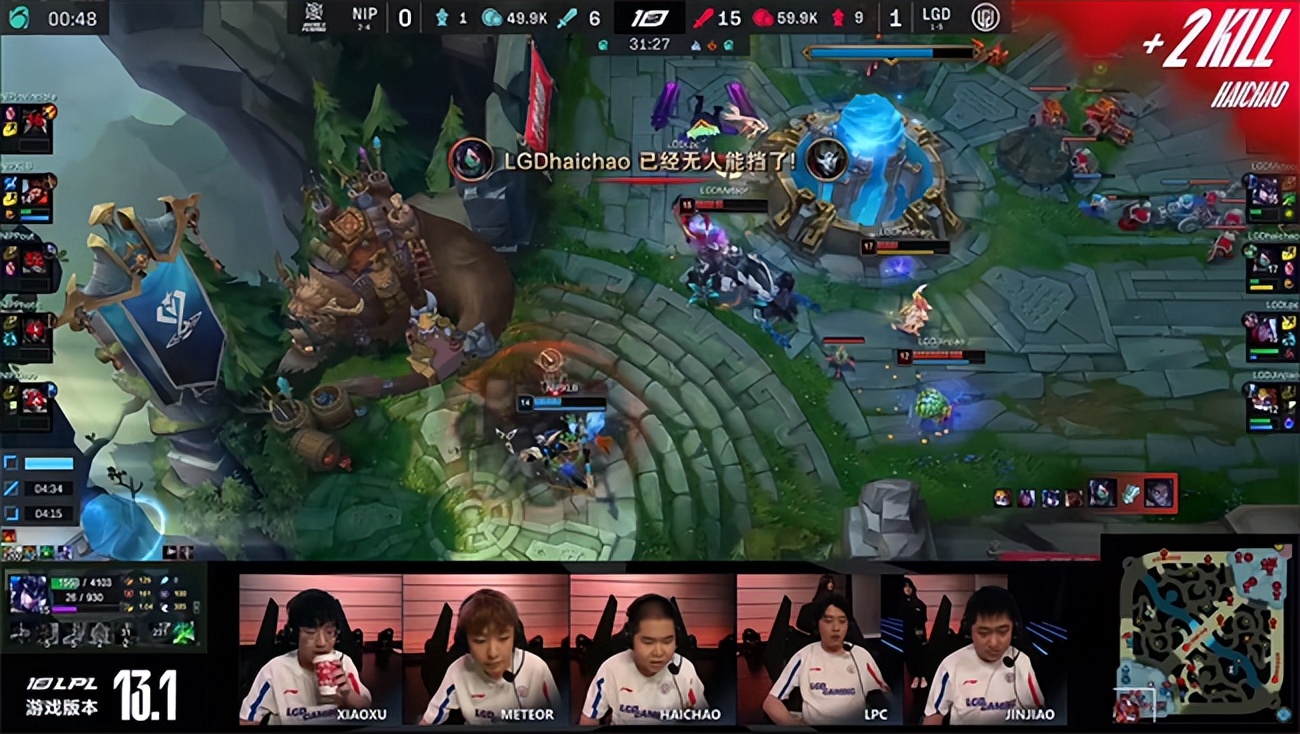
Task: Click the red sword kills icon beside 15
Action: [705, 18]
